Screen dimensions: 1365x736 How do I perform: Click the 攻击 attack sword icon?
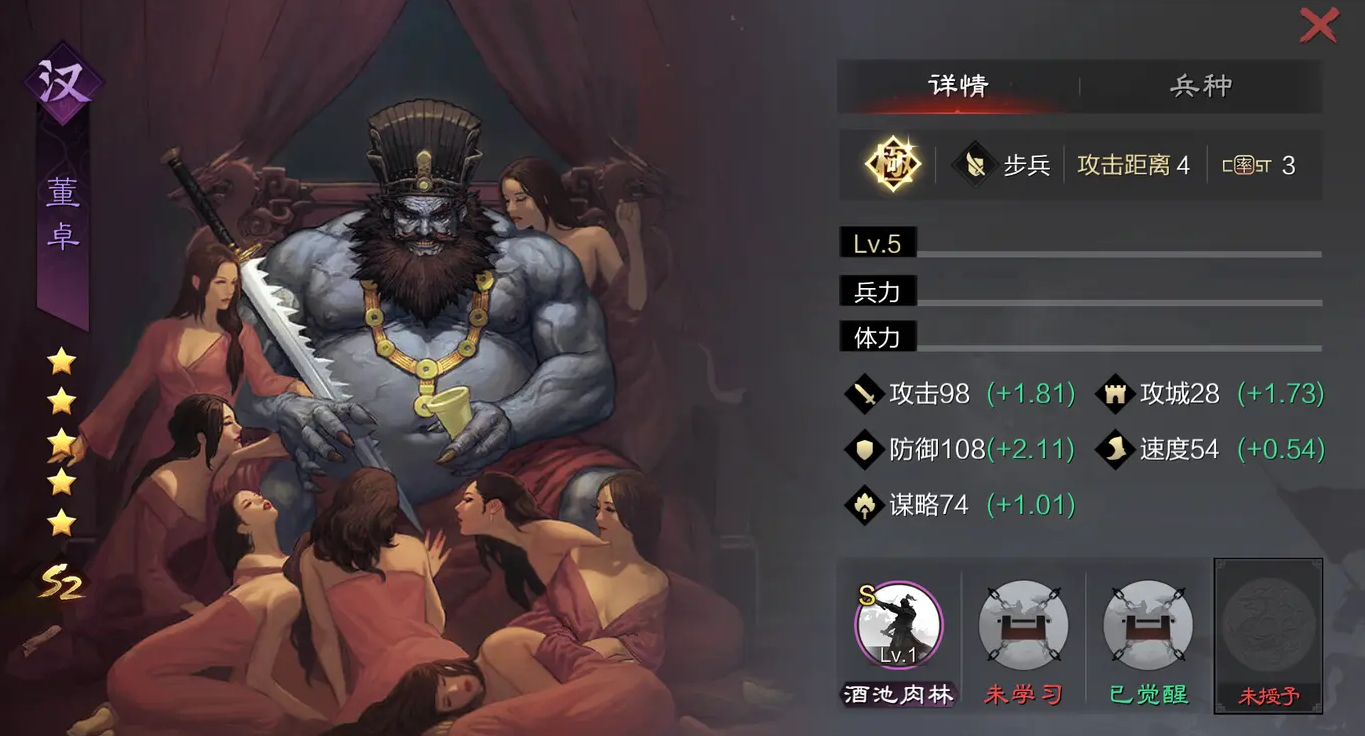[862, 394]
